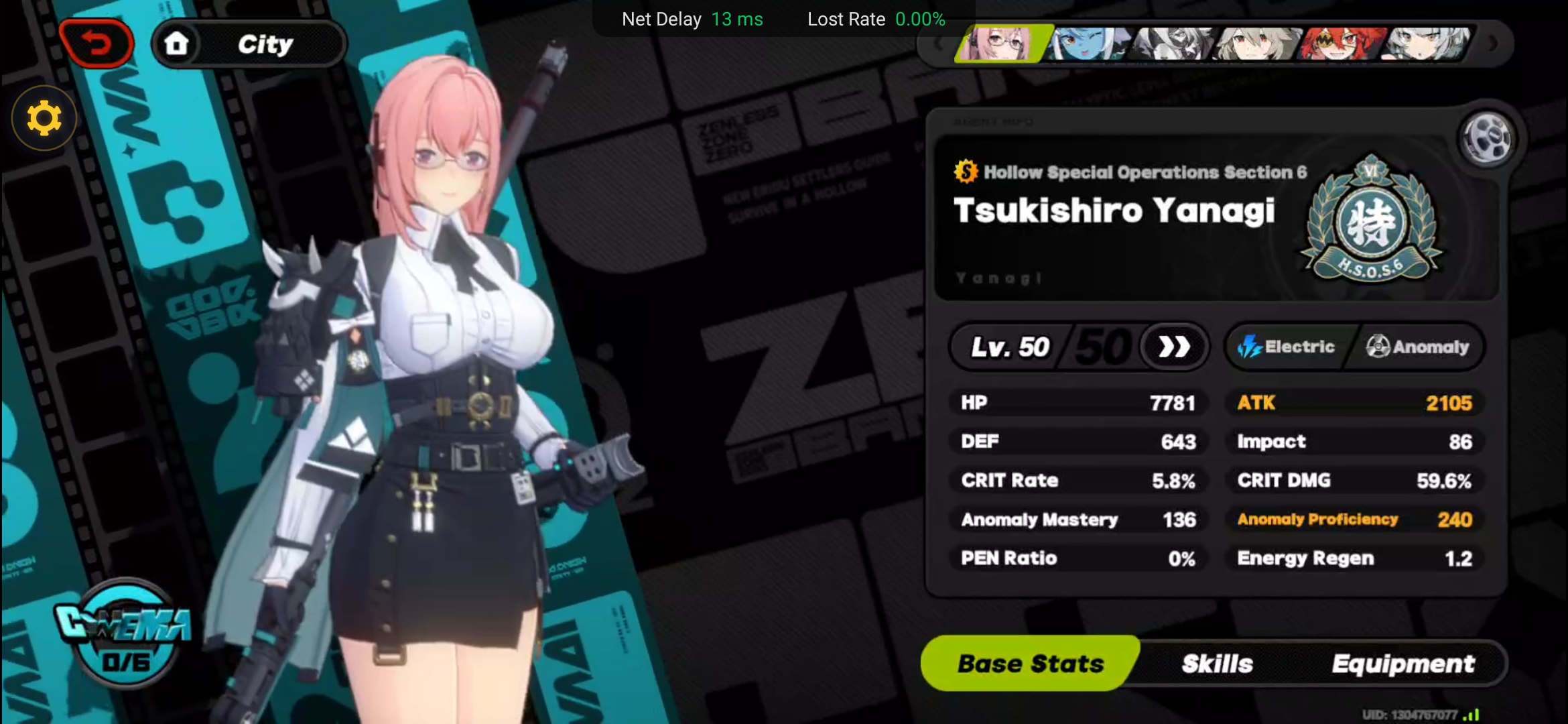Viewport: 1568px width, 724px height.
Task: Click the red back arrow
Action: (96, 42)
